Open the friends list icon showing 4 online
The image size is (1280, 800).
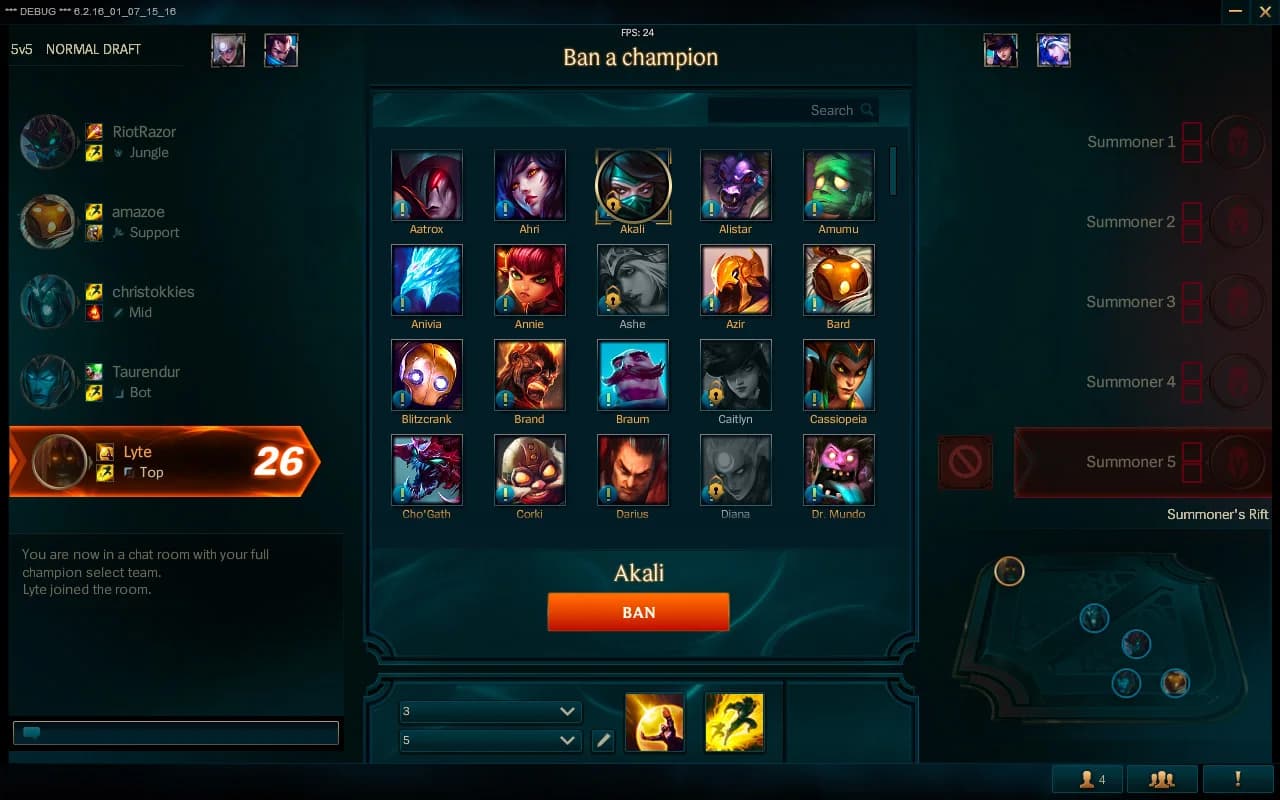tap(1087, 778)
